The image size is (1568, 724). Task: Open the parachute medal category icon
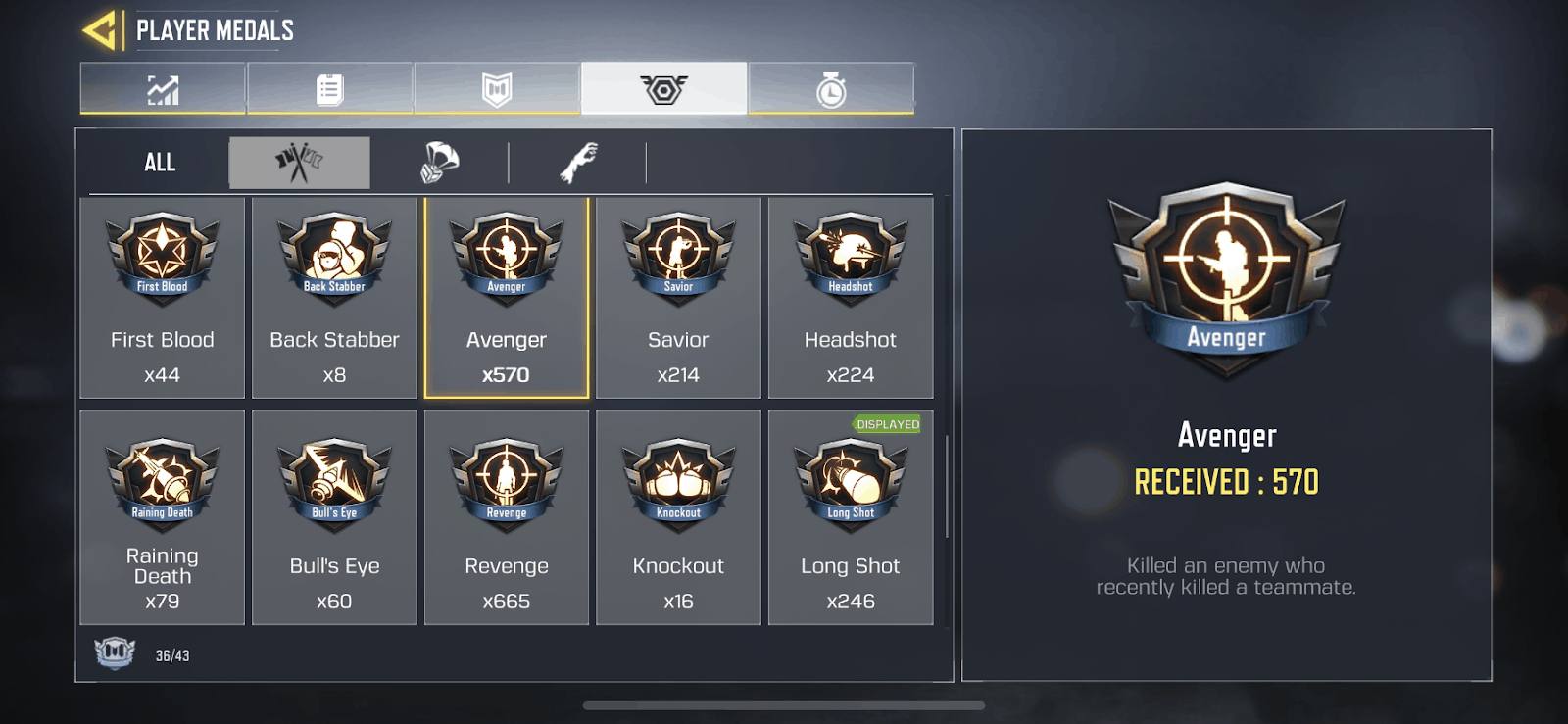(439, 160)
